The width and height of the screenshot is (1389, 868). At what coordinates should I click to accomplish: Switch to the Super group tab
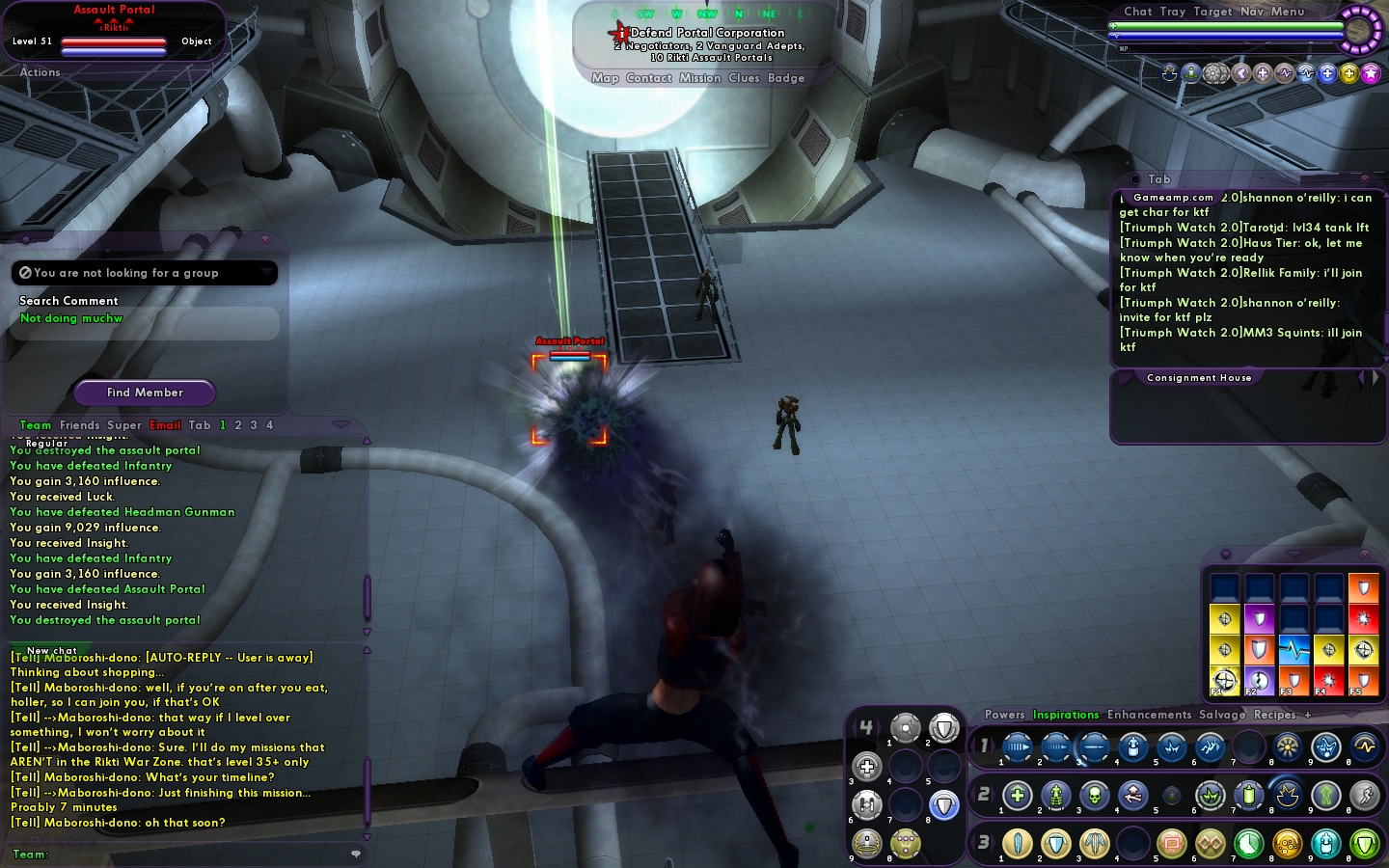point(124,425)
